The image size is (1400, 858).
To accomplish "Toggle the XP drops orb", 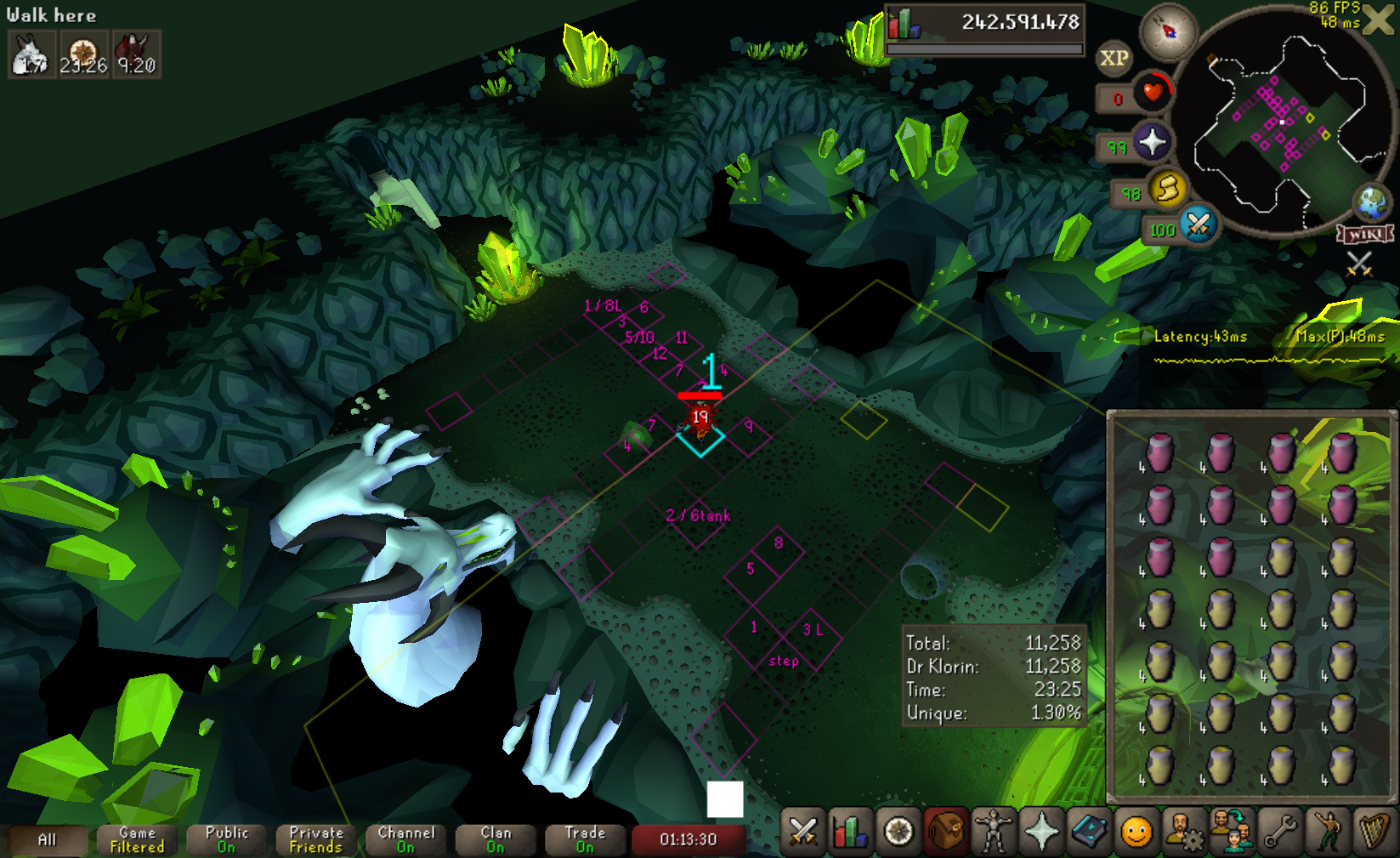I will 1114,58.
